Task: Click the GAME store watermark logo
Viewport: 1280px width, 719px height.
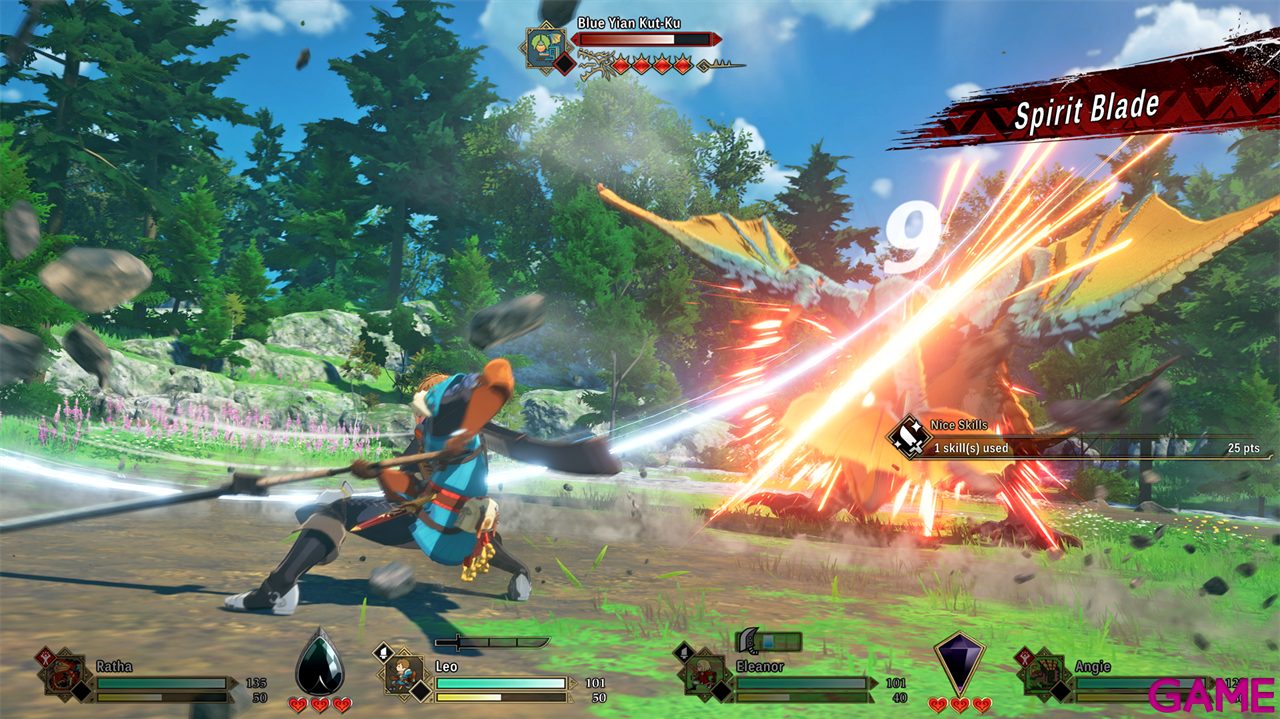Action: point(1212,692)
